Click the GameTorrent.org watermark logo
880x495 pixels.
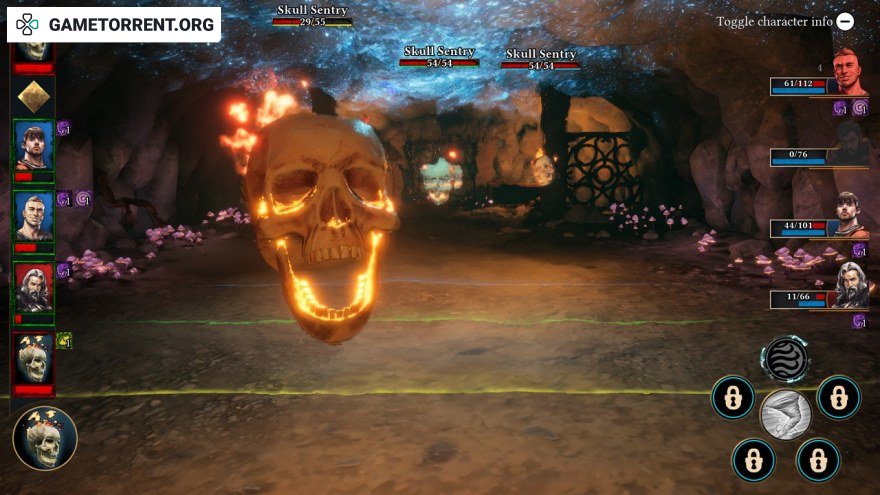114,25
